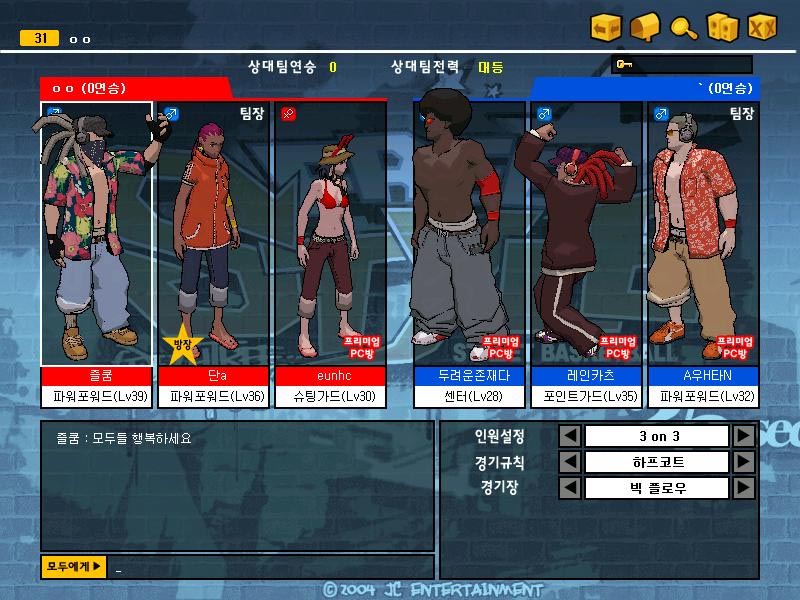Select previous court before 빅 플로우

point(569,488)
